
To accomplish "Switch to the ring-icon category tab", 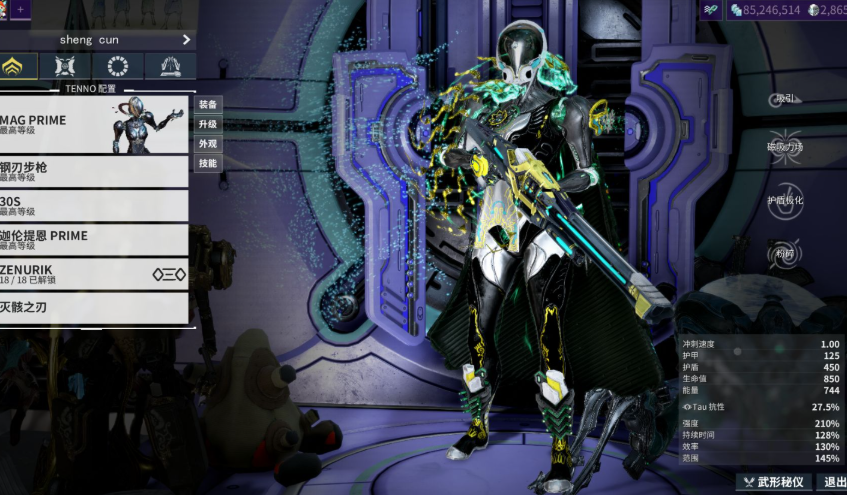I will 118,67.
